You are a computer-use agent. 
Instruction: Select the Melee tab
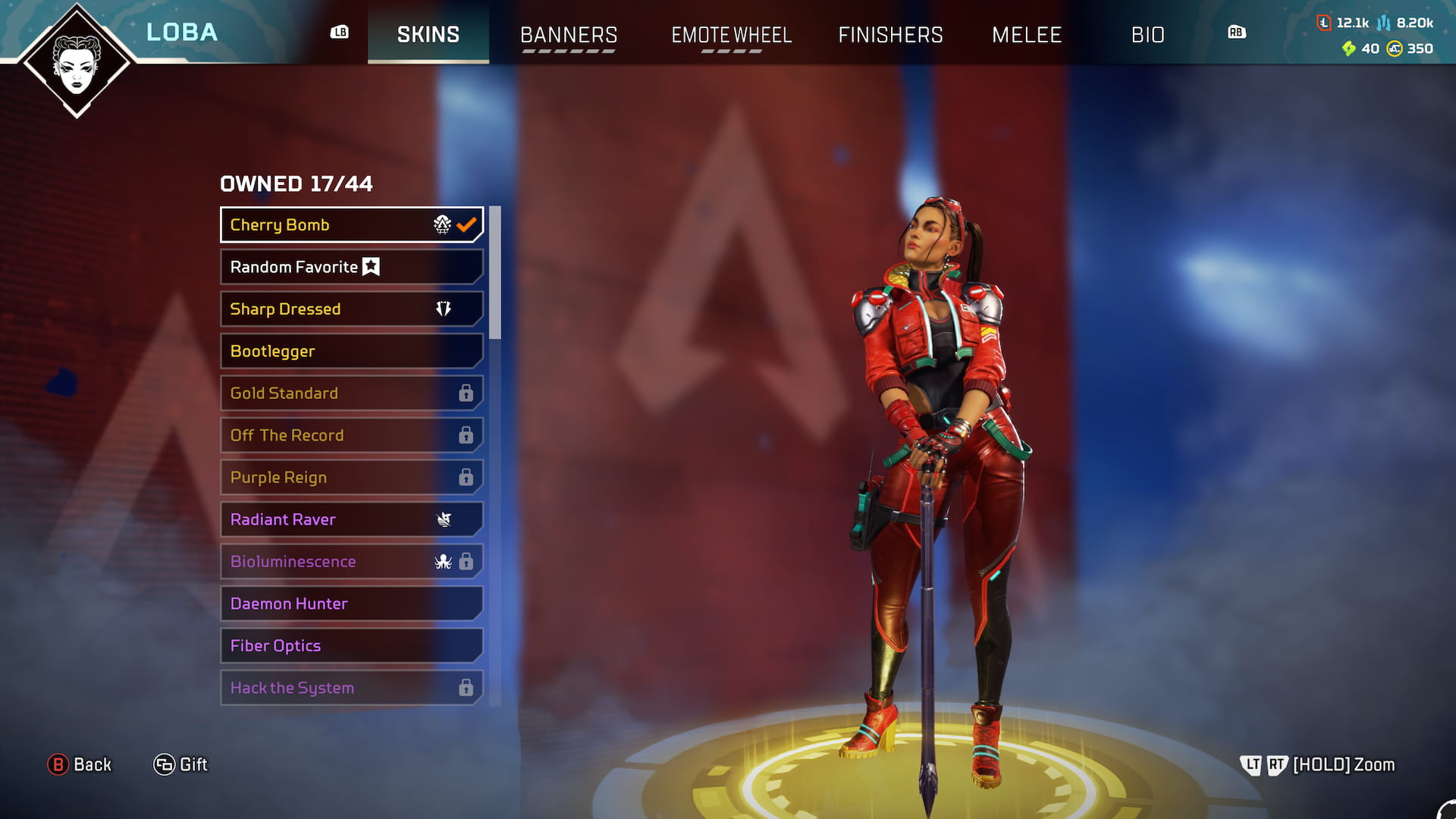click(x=1026, y=35)
